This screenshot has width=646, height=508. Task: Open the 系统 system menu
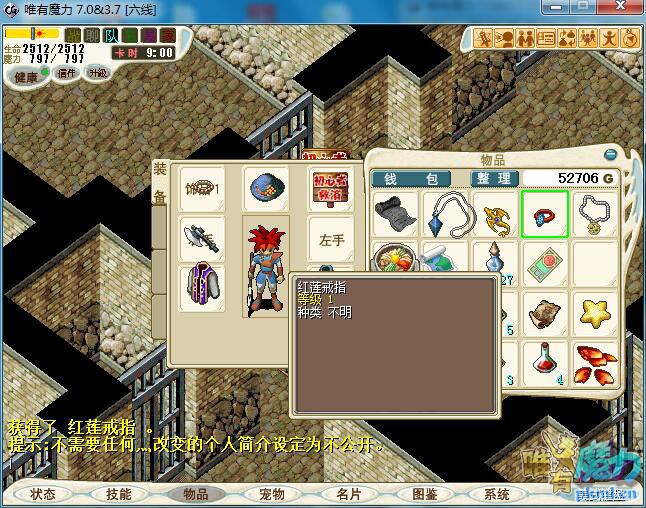[497, 494]
